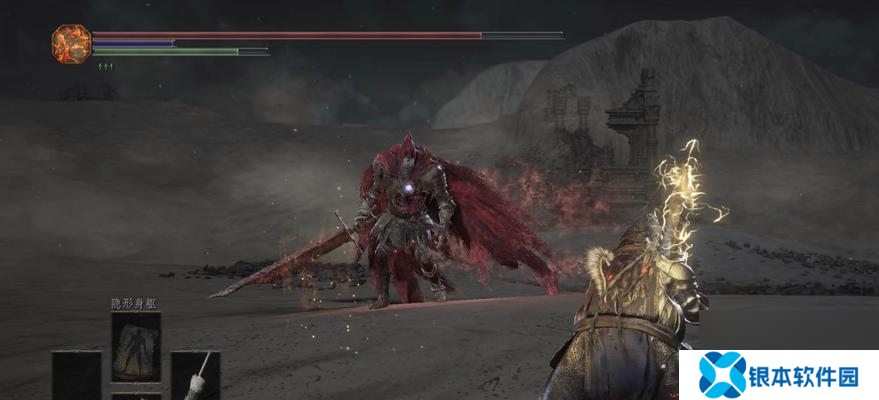
Task: Select the right-hand weapon slot
Action: coord(195,376)
